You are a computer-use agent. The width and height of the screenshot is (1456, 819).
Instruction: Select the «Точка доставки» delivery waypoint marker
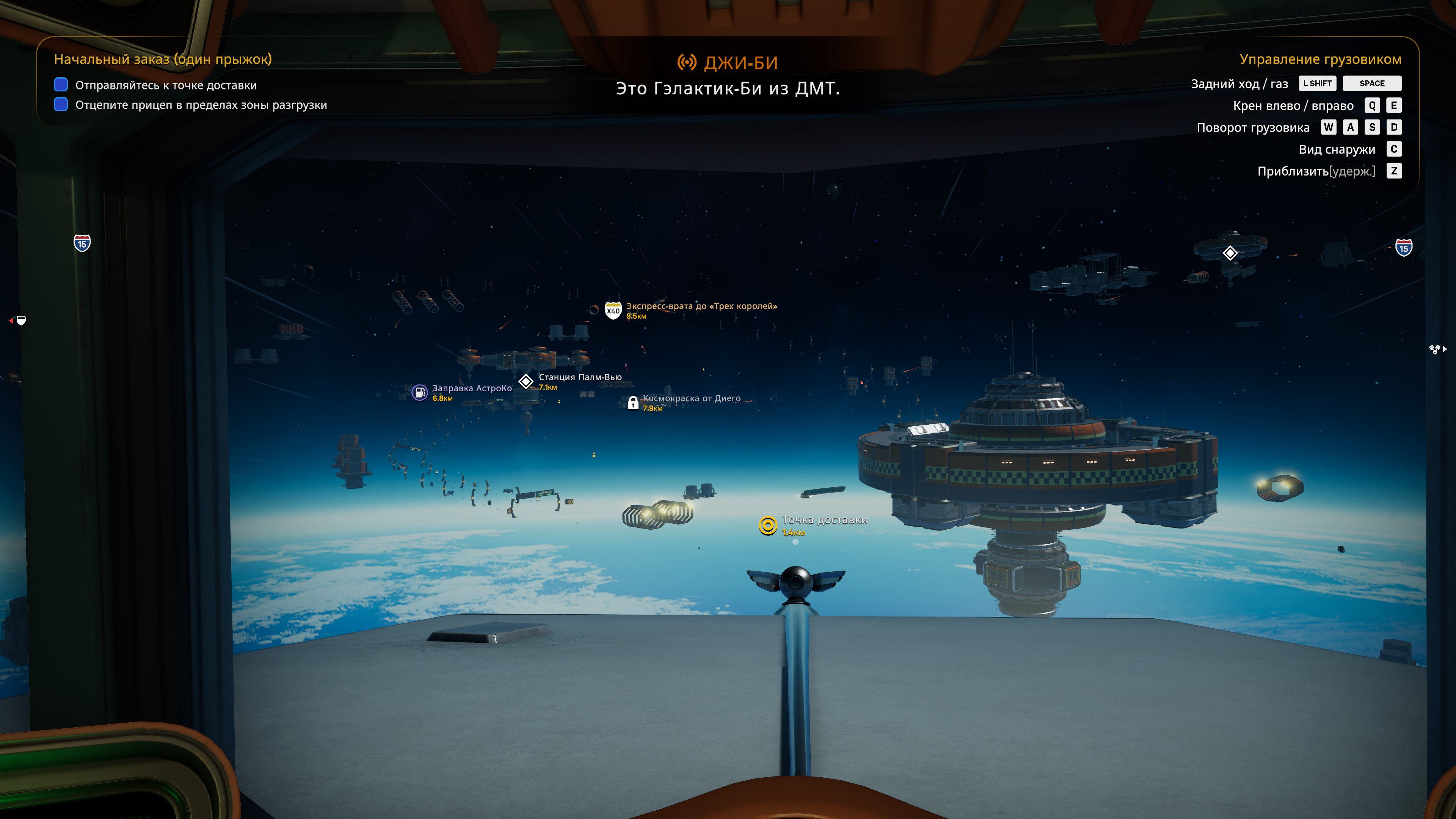(767, 526)
